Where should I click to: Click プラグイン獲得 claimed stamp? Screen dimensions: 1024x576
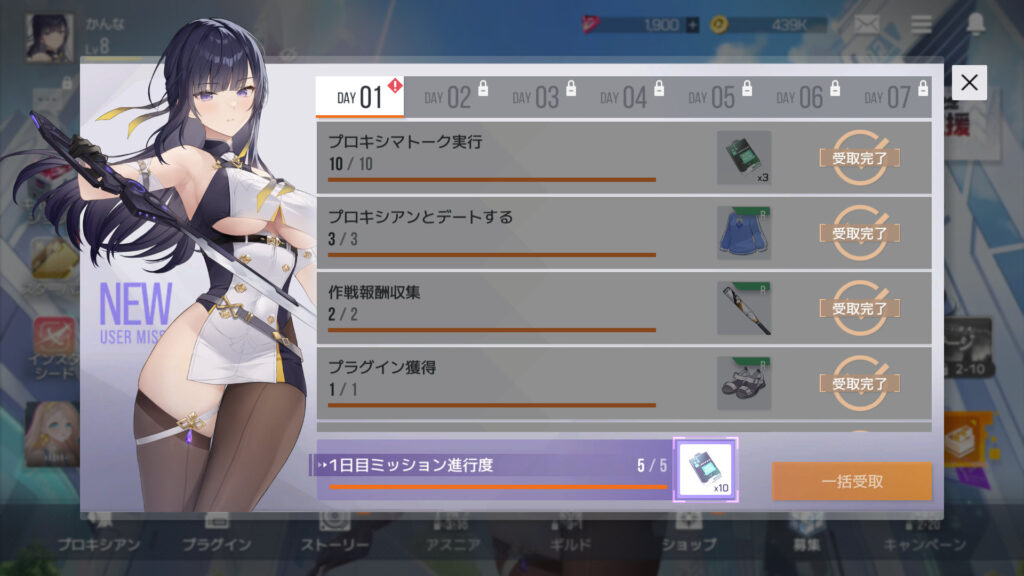point(860,383)
